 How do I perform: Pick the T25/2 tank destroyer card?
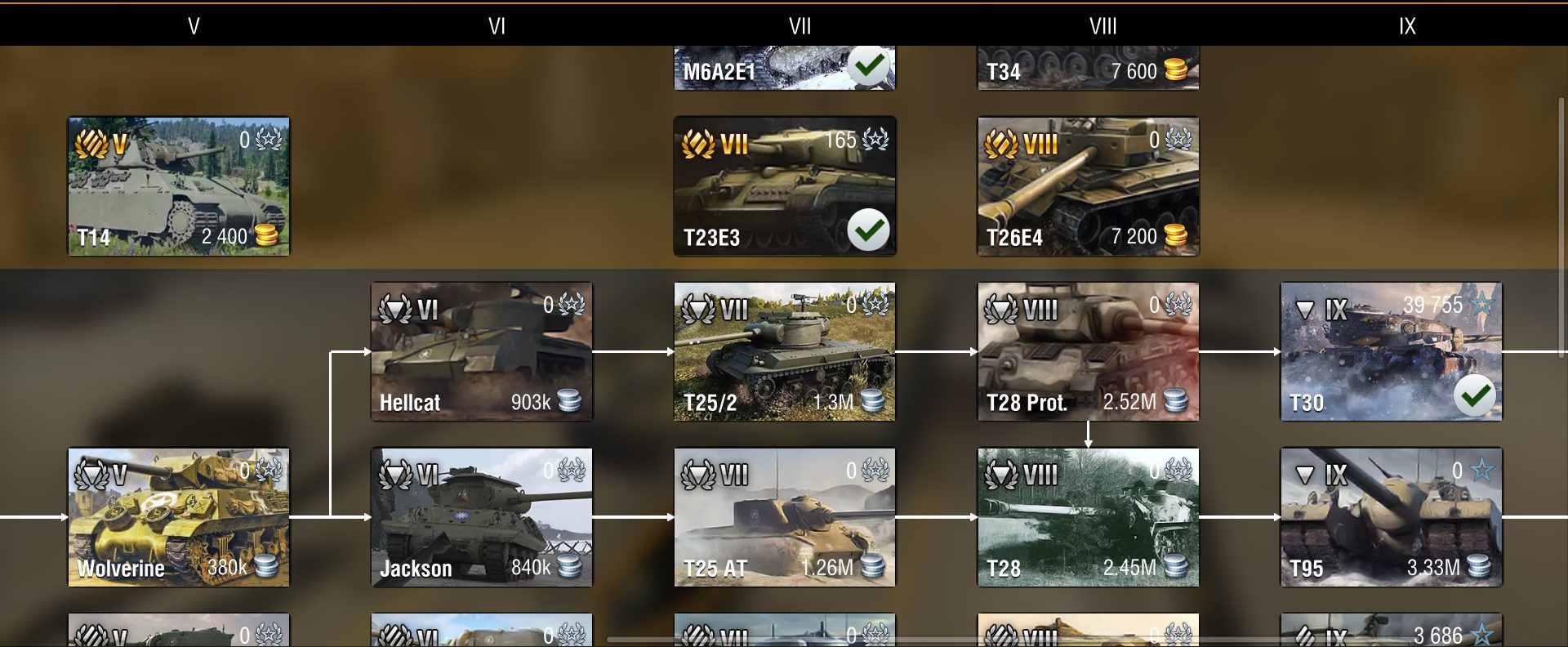pyautogui.click(x=784, y=352)
